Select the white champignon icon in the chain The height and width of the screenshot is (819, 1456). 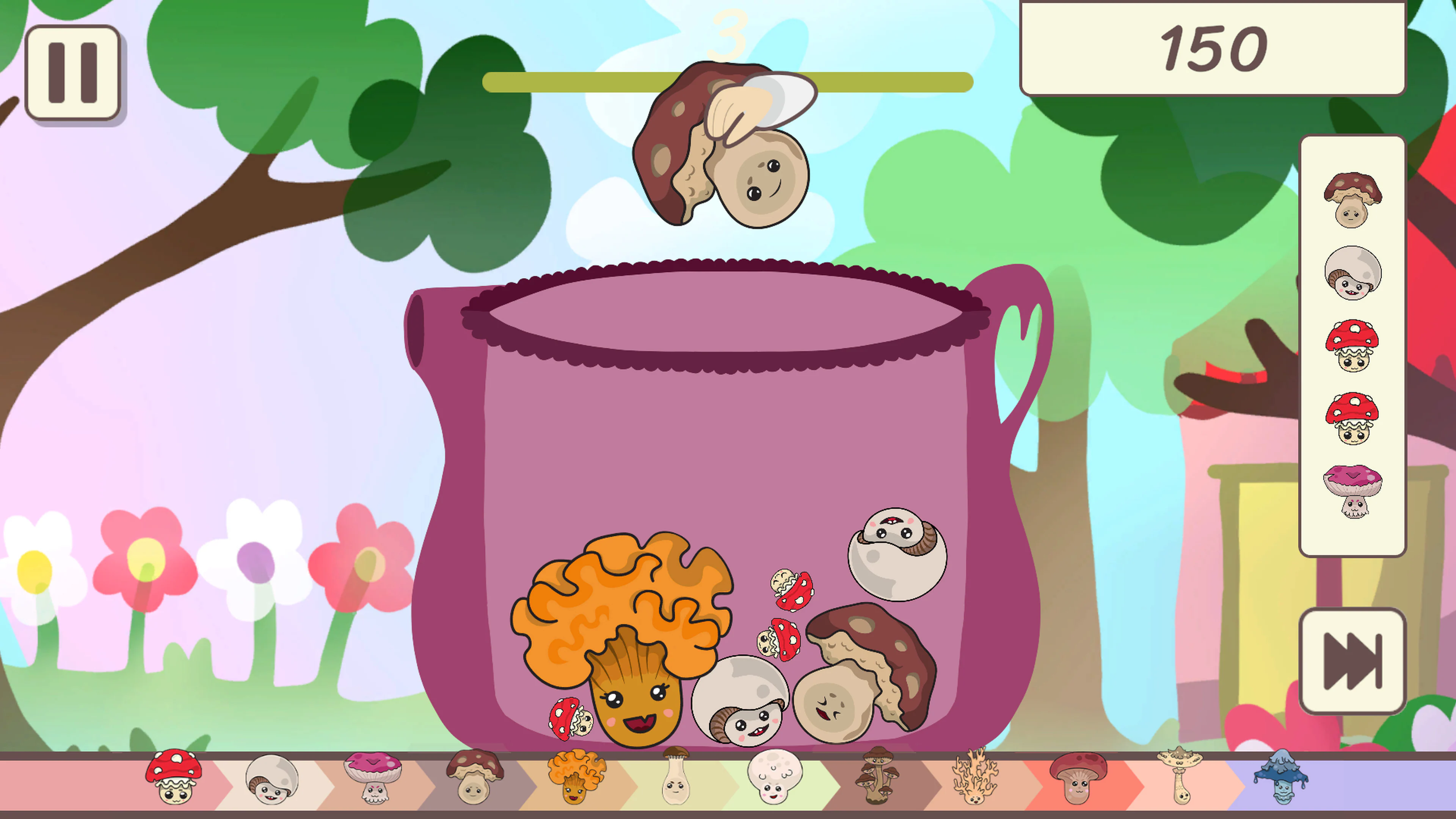pos(271,780)
